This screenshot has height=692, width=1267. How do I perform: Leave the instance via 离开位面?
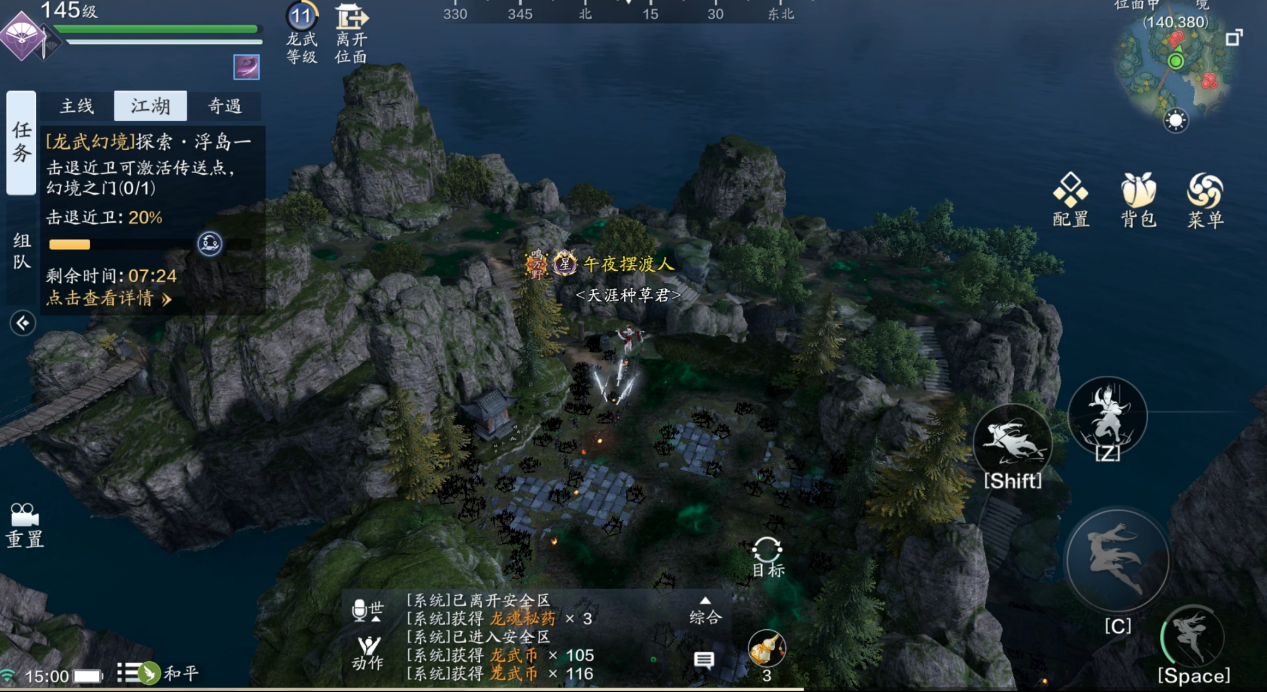coord(351,34)
